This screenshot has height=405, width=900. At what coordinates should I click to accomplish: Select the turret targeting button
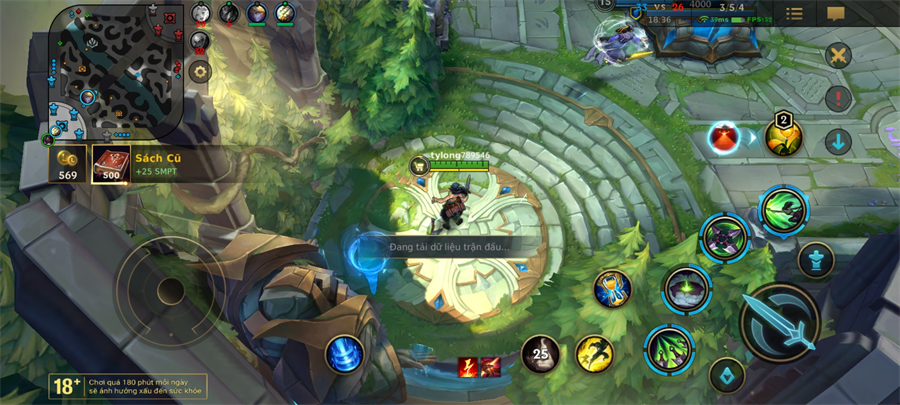tap(816, 260)
